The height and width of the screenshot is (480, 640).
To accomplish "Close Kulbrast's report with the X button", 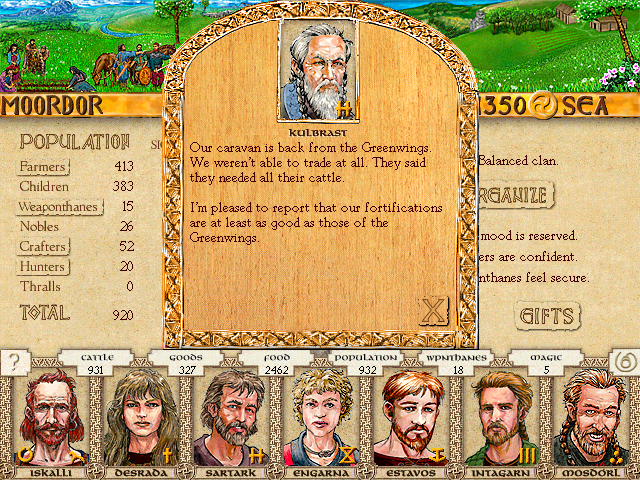I will 433,311.
